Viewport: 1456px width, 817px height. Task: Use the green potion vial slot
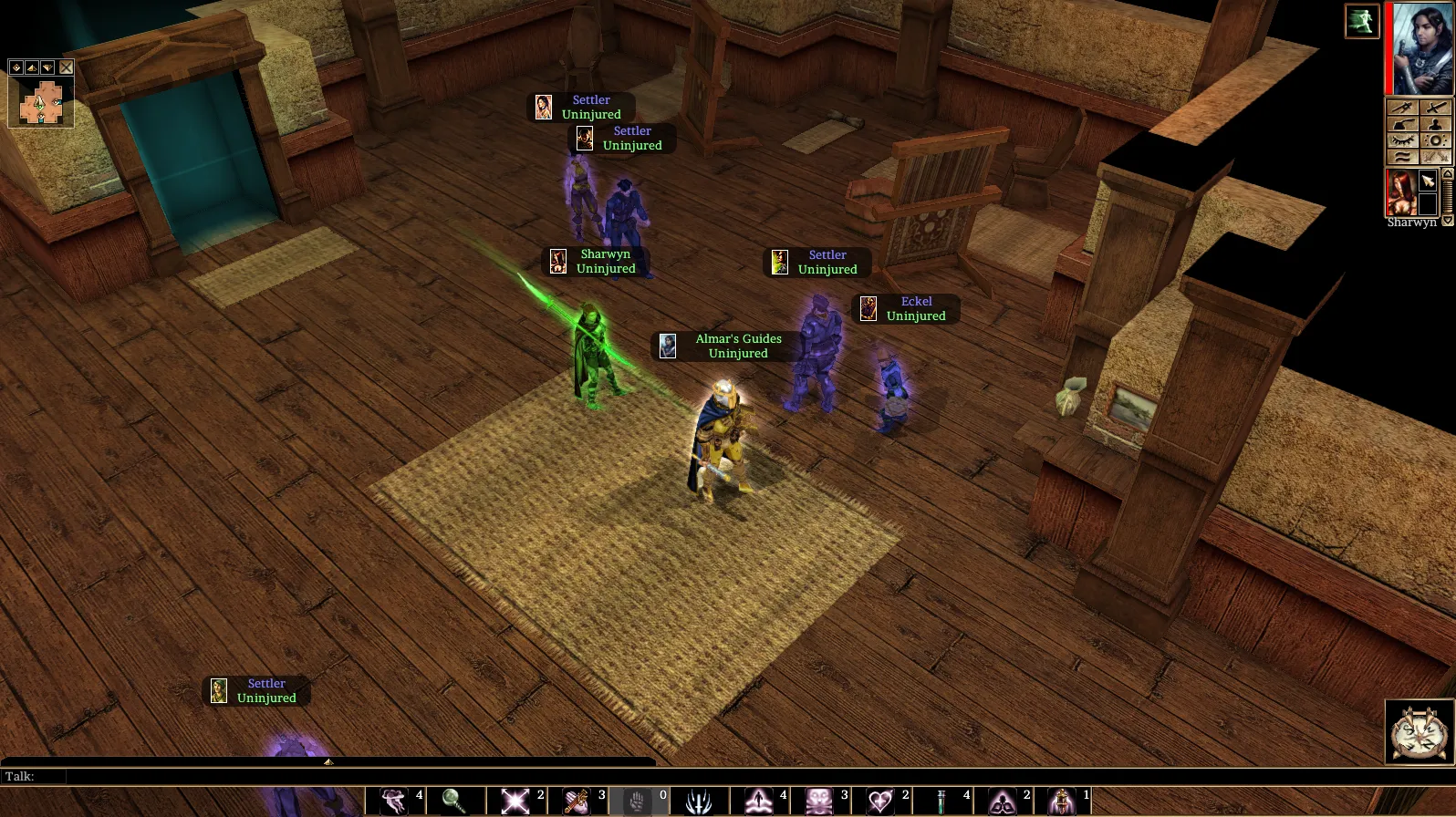click(x=941, y=801)
